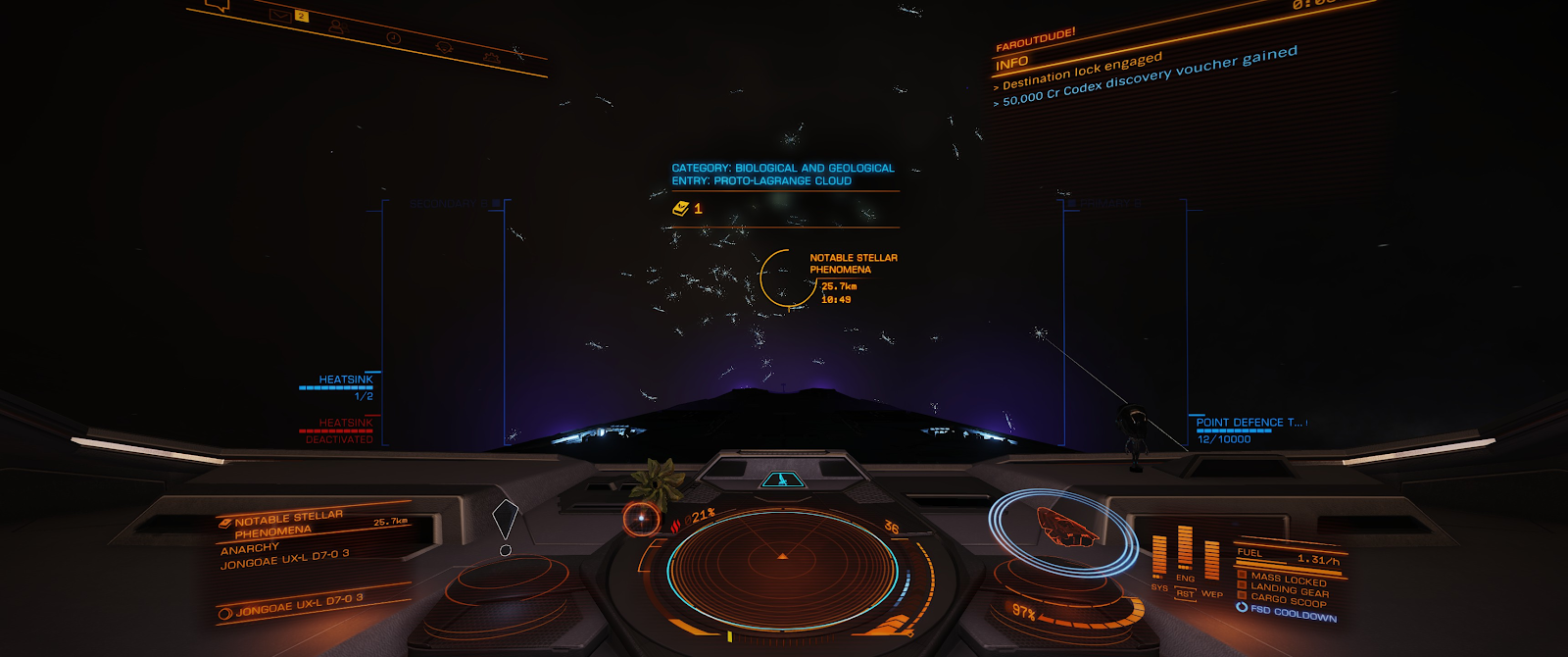The image size is (1568, 657).
Task: Reset power distribution with the RST button
Action: pyautogui.click(x=1185, y=594)
